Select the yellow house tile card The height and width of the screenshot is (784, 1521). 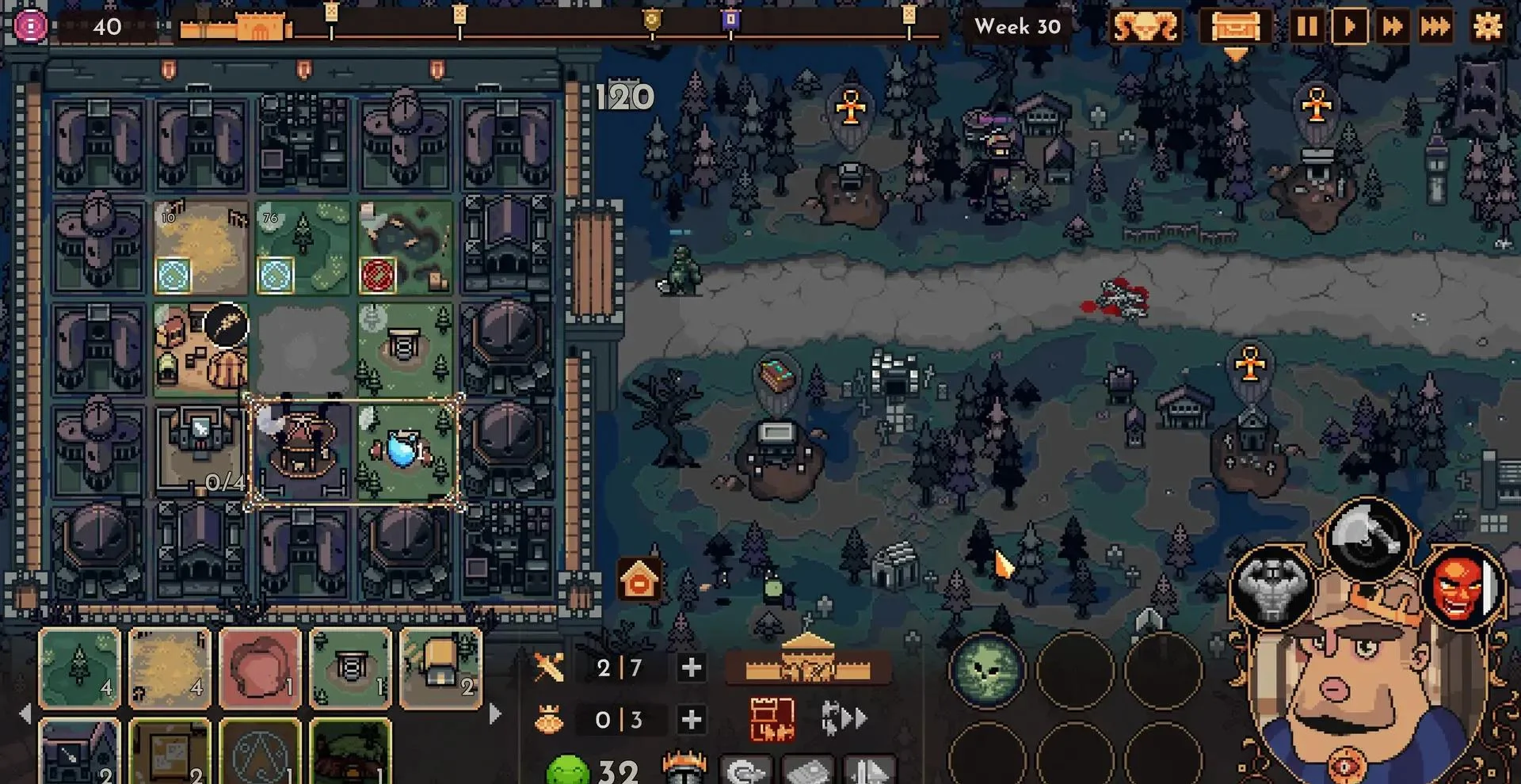[x=440, y=667]
